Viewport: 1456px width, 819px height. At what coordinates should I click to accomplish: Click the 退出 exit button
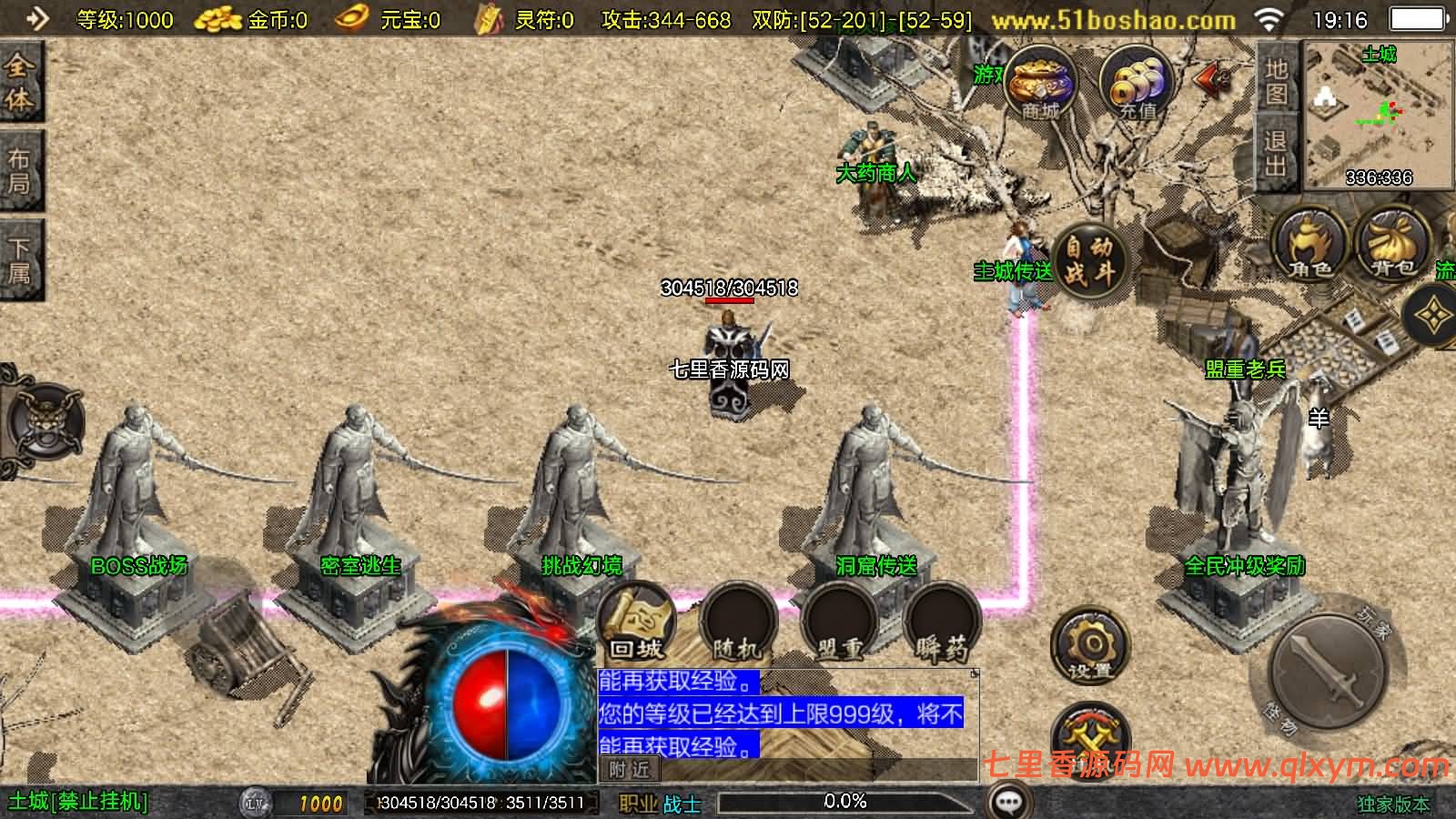[x=1277, y=154]
